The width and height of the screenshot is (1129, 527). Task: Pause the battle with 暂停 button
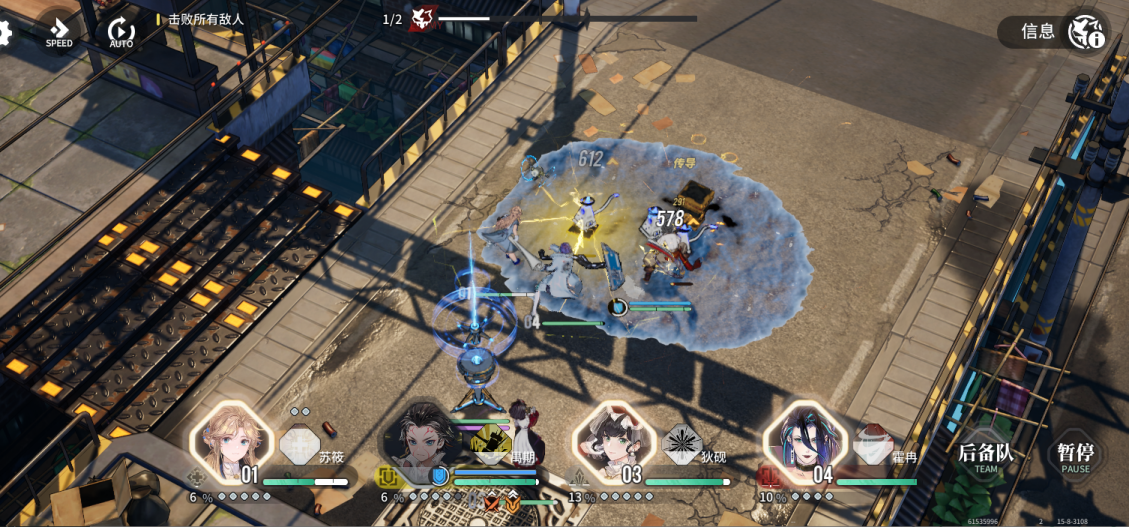click(1076, 456)
